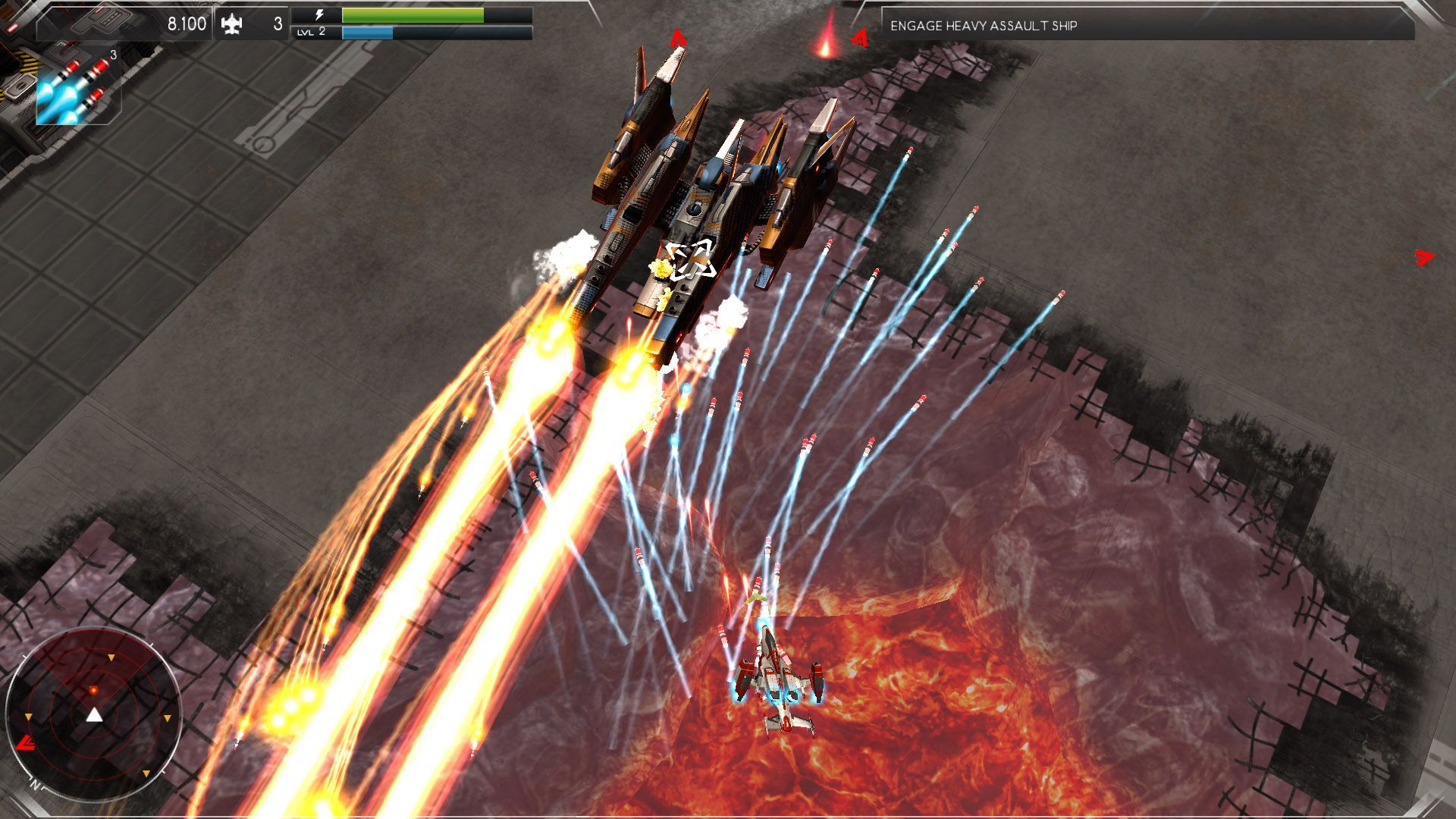The height and width of the screenshot is (819, 1456).
Task: Click the circular radar minimap
Action: tap(93, 714)
